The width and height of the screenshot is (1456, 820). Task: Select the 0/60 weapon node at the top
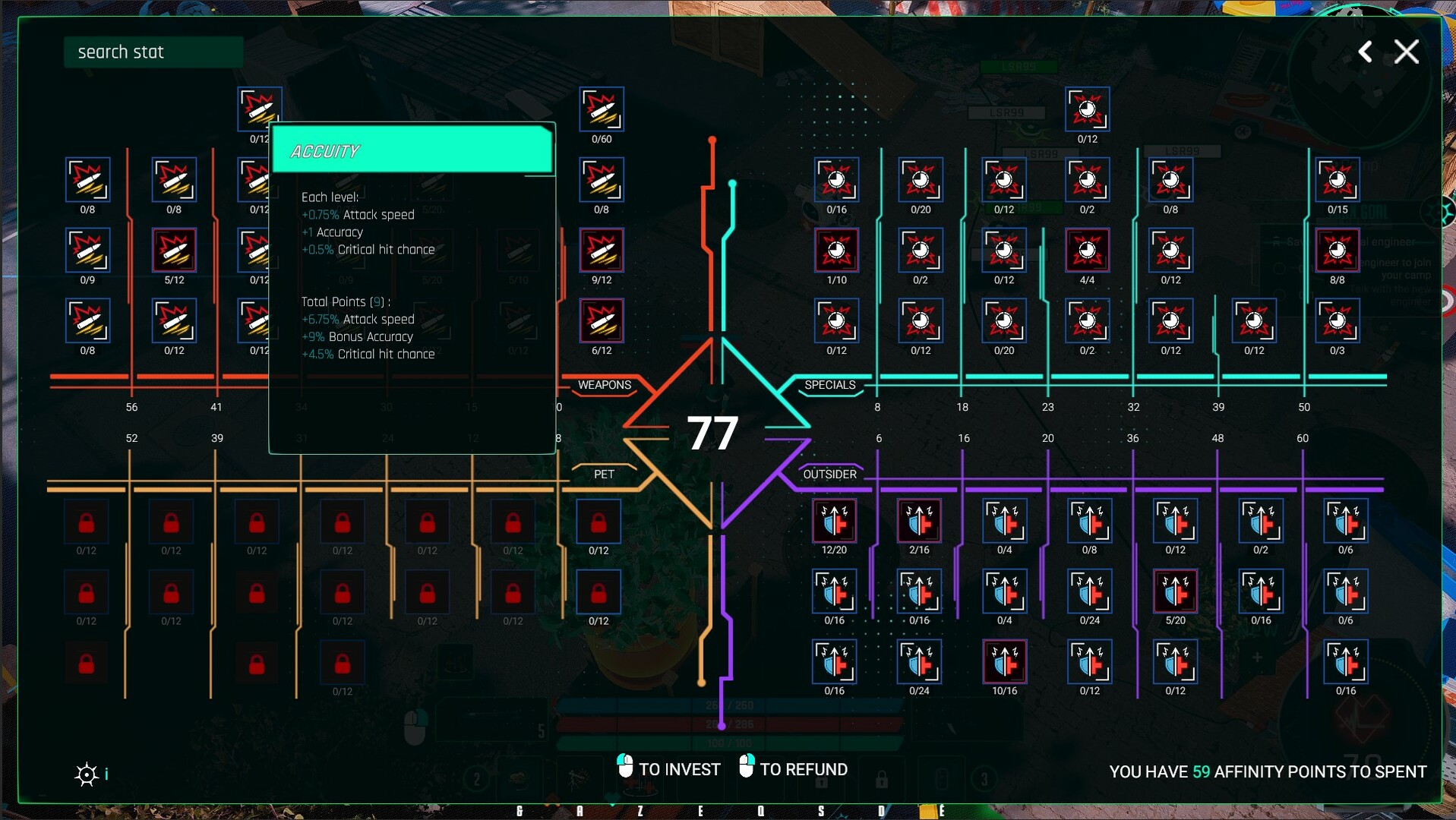(x=601, y=110)
